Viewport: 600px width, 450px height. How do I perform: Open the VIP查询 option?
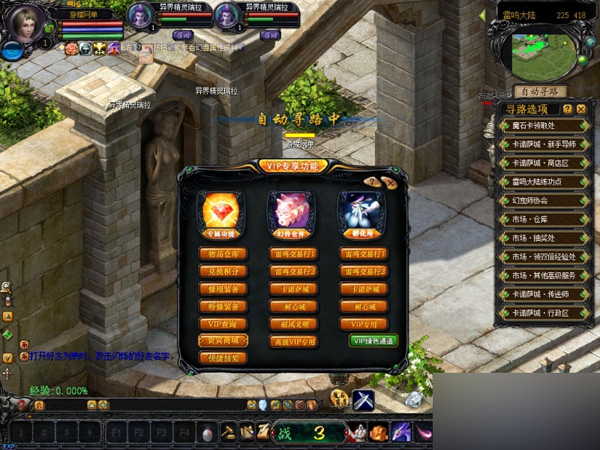tap(221, 324)
